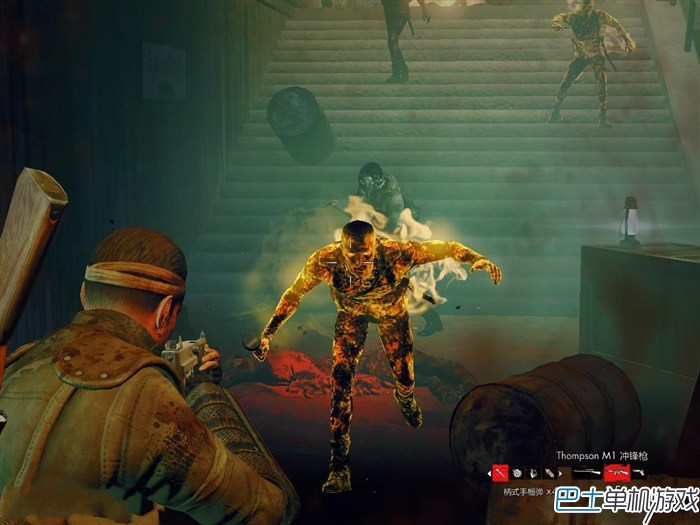This screenshot has width=700, height=525.
Task: Pick the fourth item slot, the dynamite
Action: point(549,472)
